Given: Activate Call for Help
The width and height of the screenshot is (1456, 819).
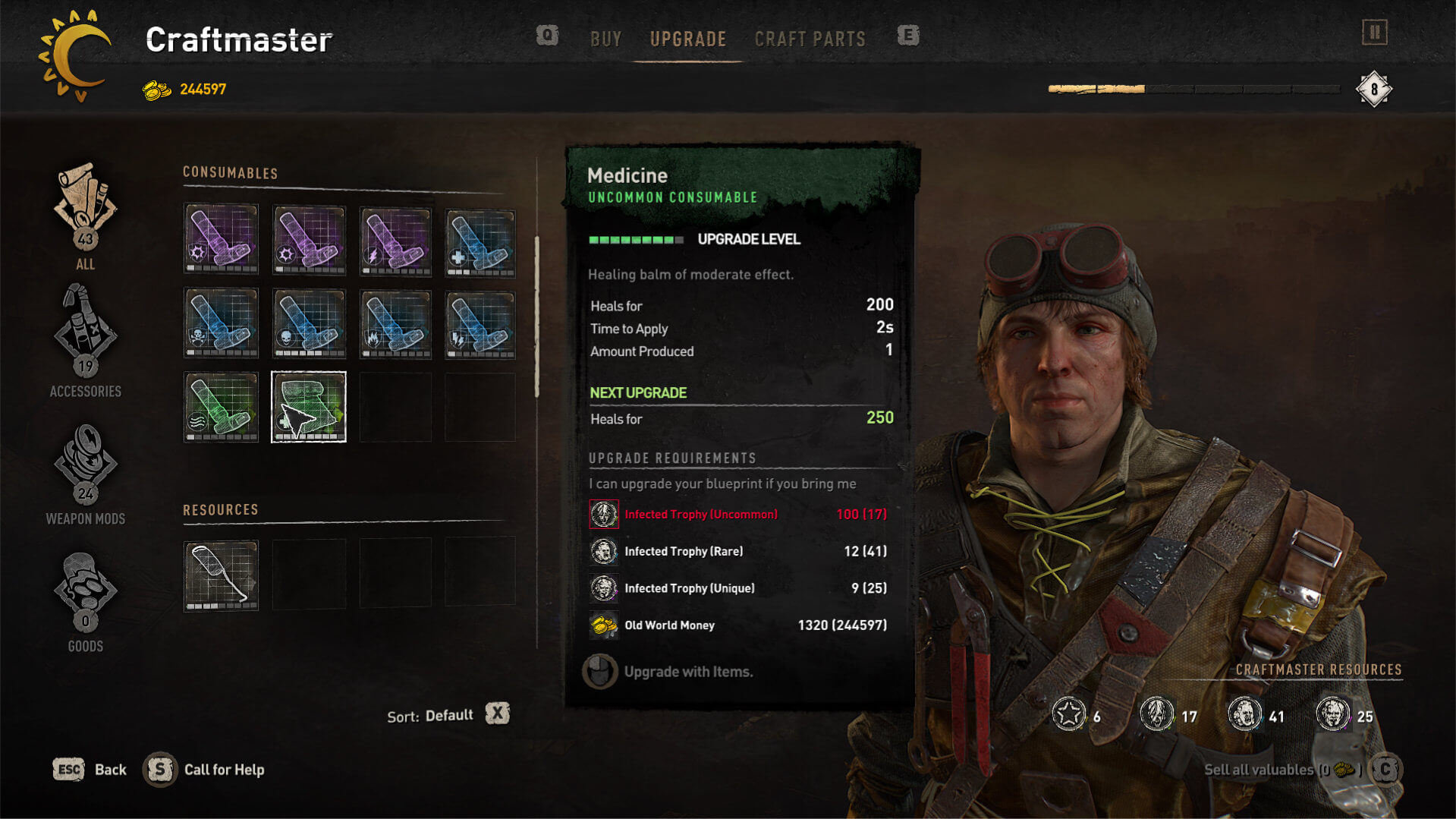Looking at the screenshot, I should click(x=205, y=770).
